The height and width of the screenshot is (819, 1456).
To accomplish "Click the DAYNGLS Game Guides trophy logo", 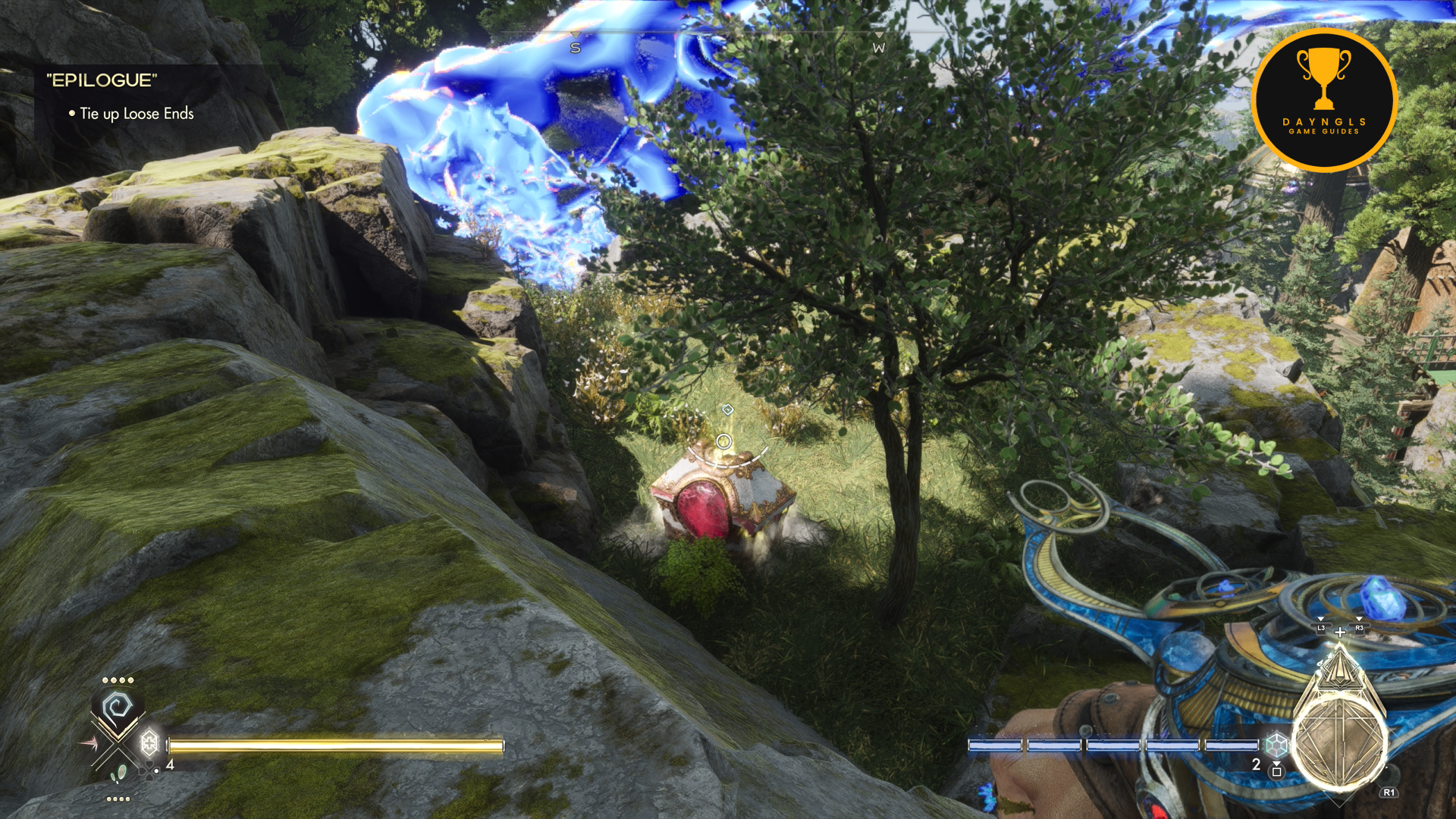I will (1324, 99).
